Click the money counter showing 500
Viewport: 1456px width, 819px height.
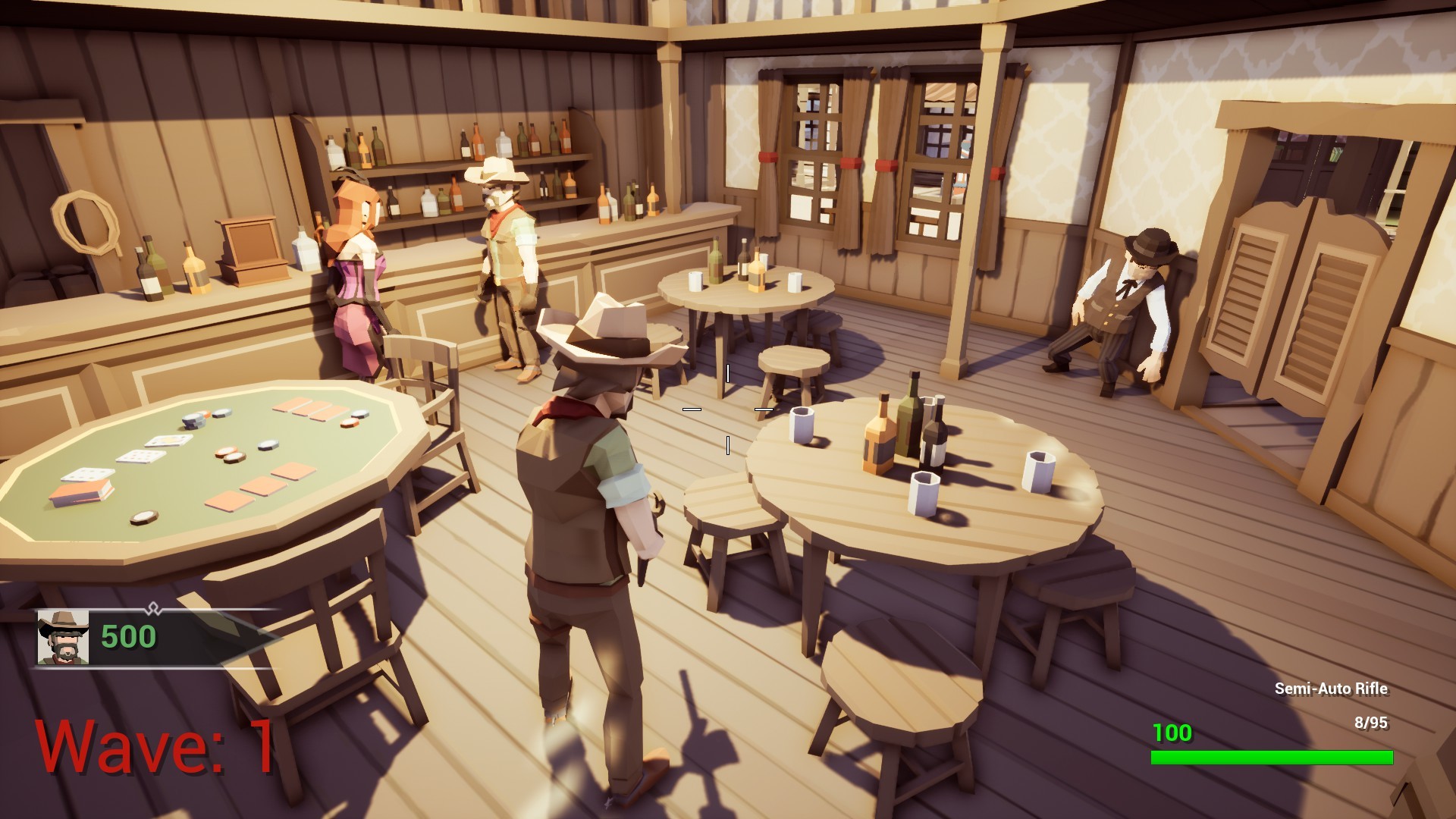pos(127,637)
